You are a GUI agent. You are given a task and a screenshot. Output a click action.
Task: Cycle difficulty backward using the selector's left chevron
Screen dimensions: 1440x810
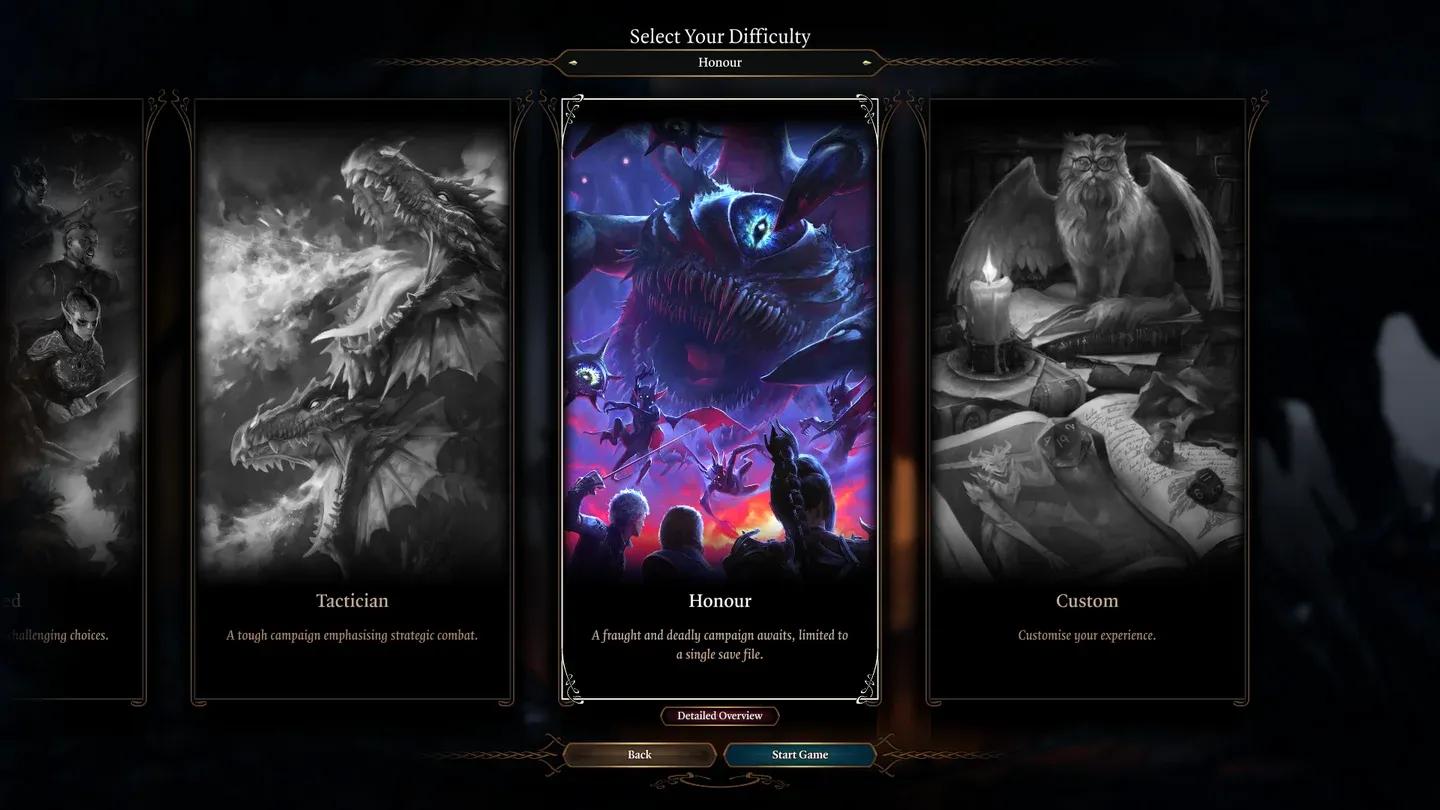[572, 62]
